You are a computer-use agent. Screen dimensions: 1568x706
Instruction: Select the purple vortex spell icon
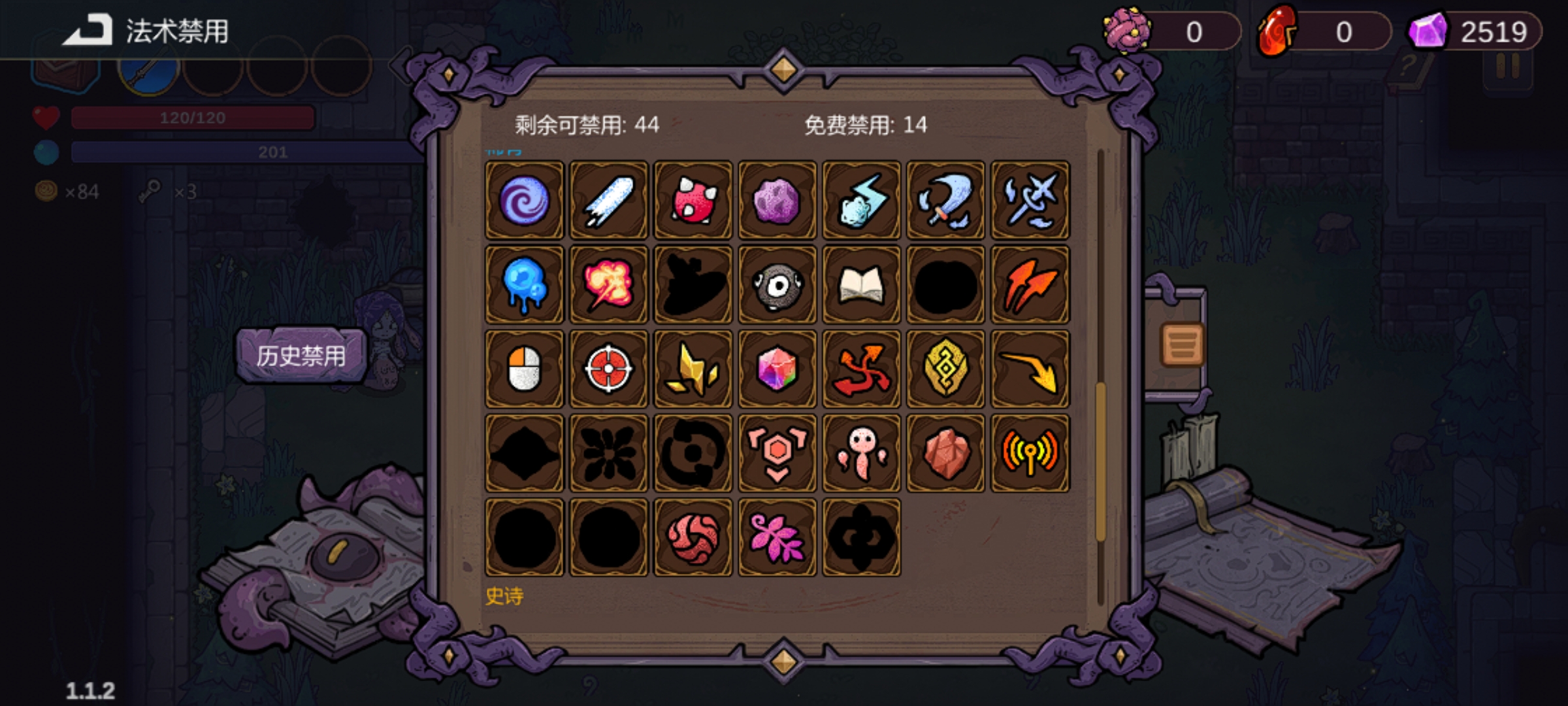click(523, 200)
